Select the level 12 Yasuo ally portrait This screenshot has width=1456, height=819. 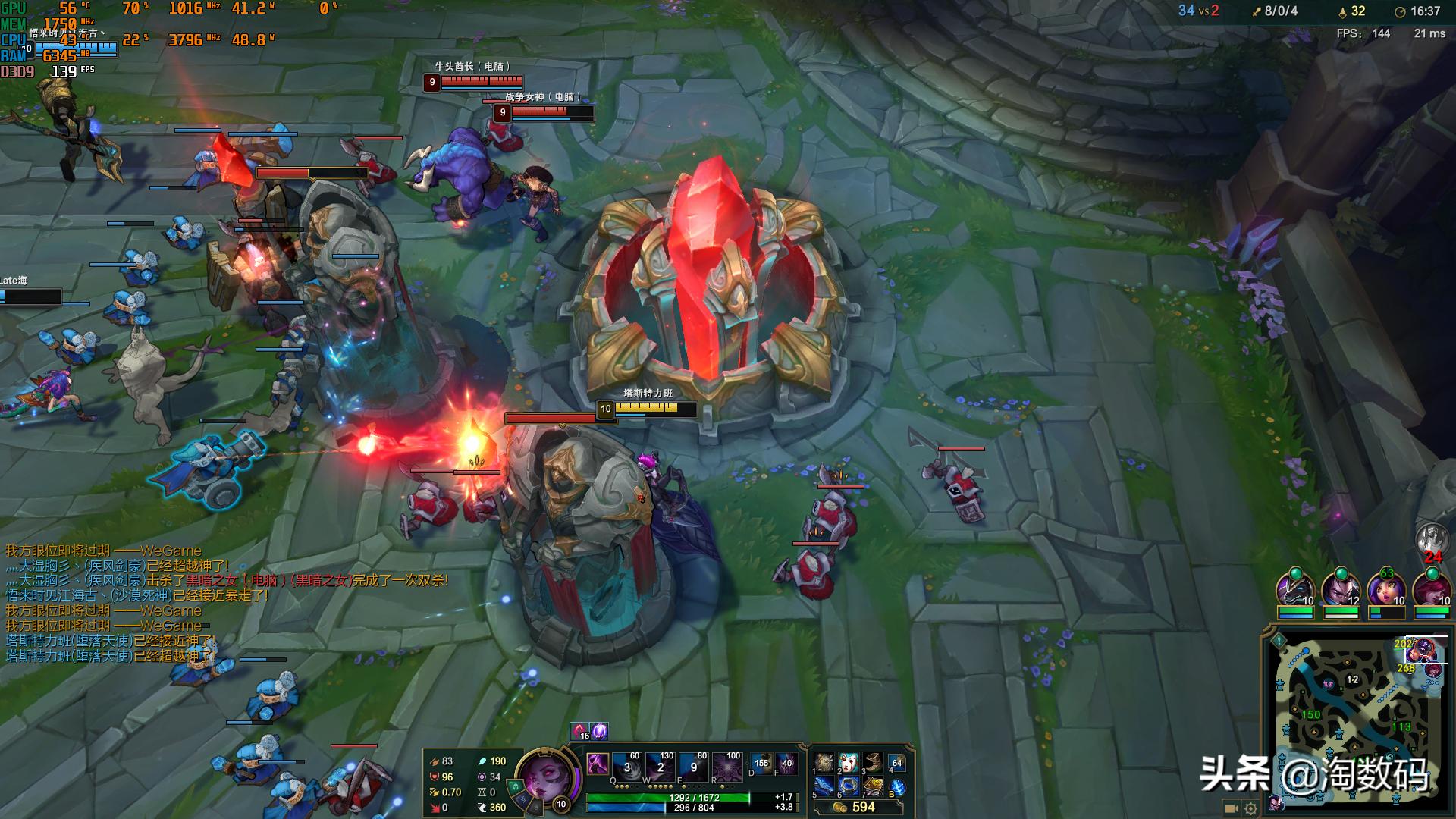[1340, 588]
